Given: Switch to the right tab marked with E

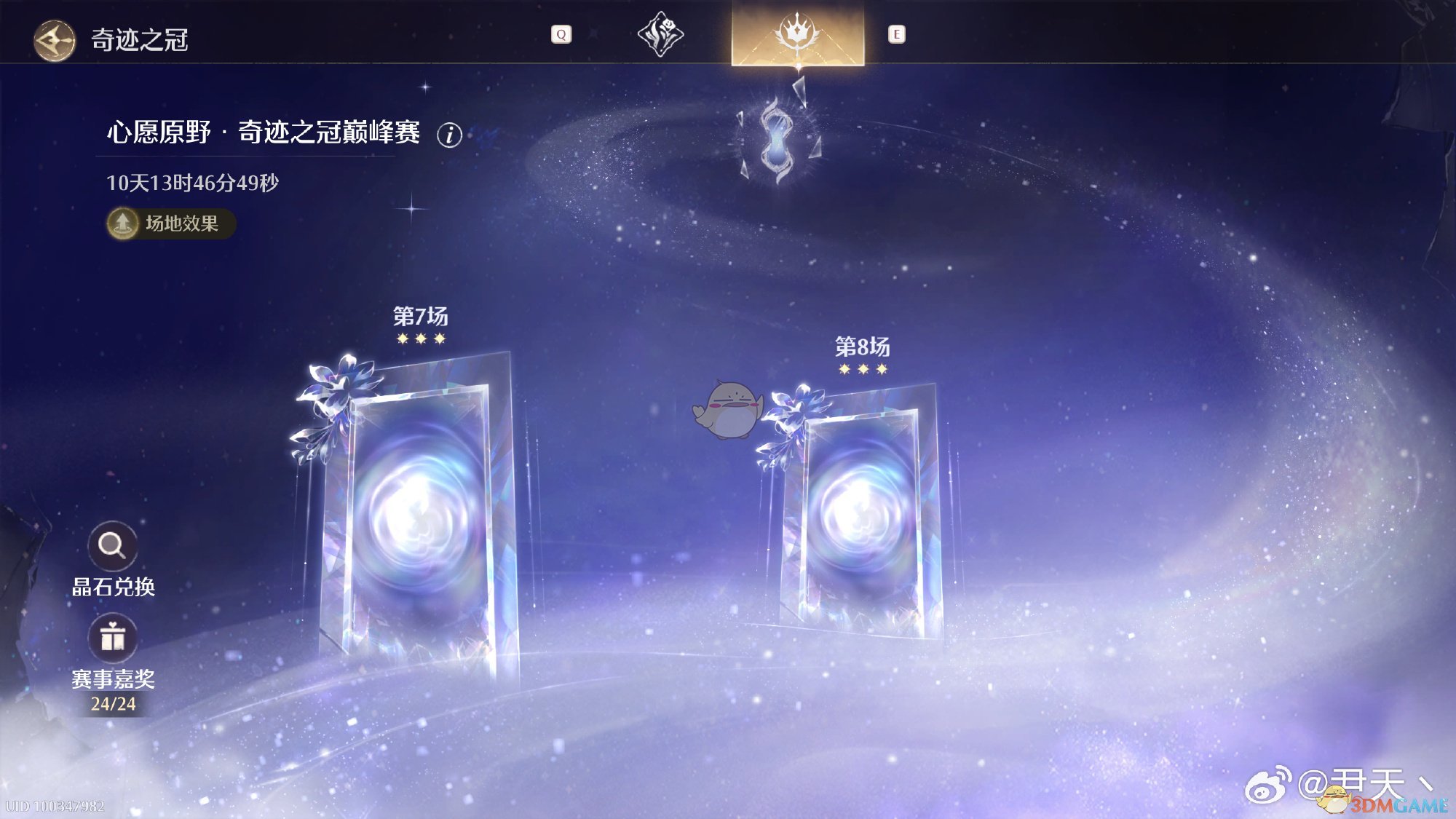Looking at the screenshot, I should pos(898,33).
